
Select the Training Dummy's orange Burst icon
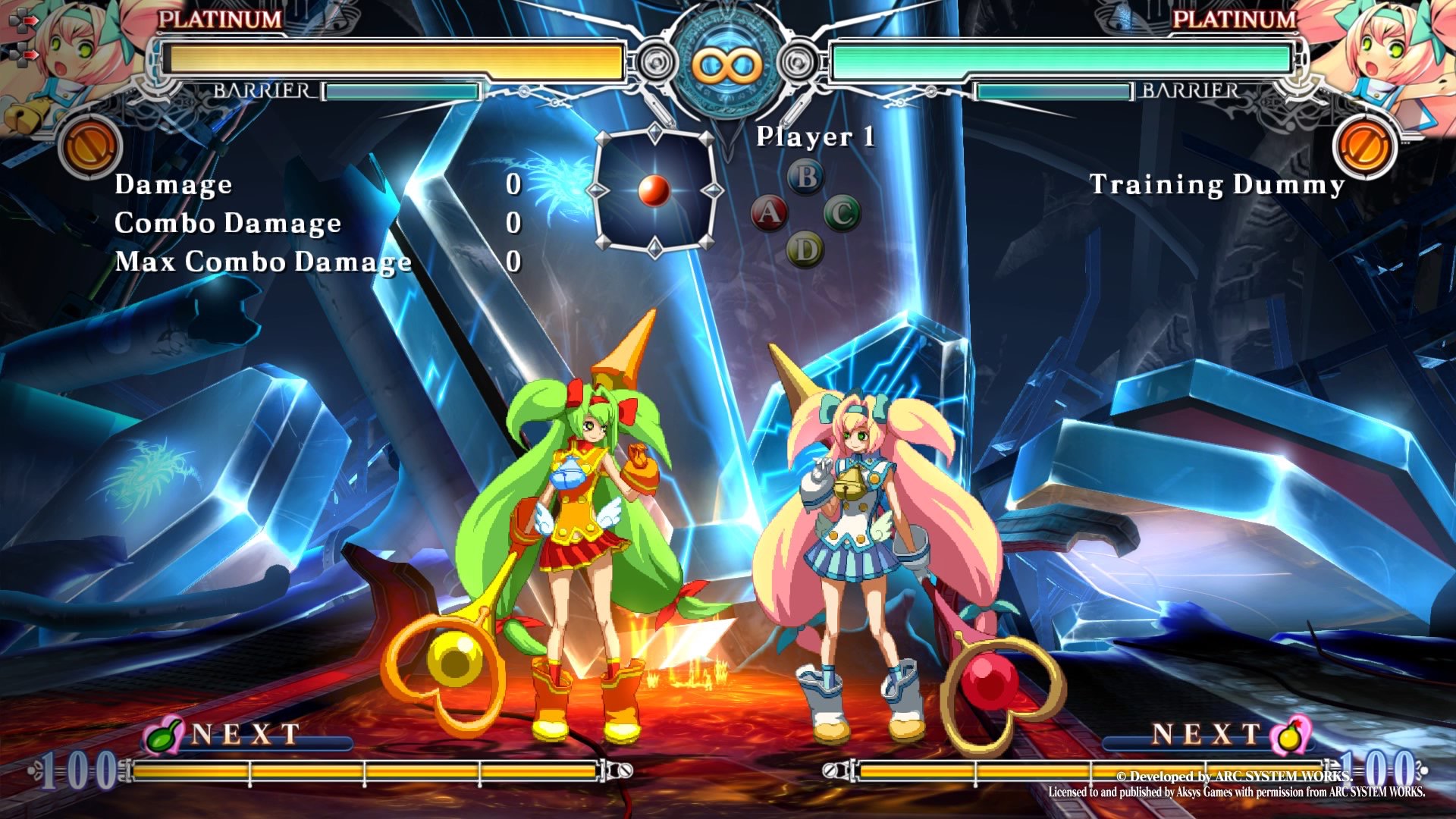[x=1364, y=146]
